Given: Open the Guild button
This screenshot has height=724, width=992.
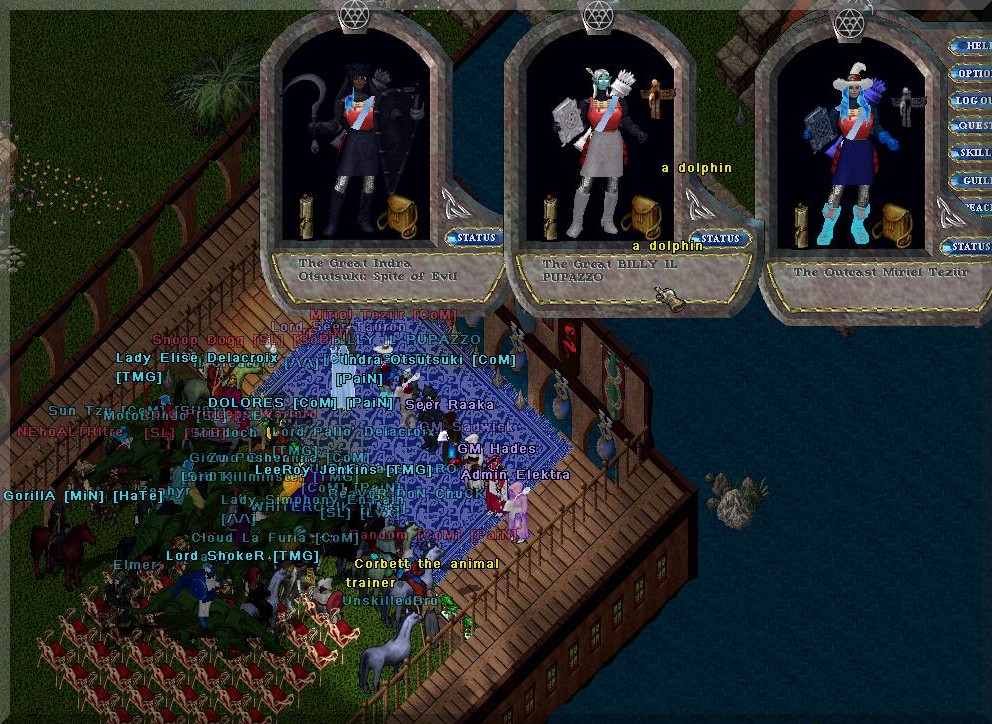Looking at the screenshot, I should (x=972, y=180).
